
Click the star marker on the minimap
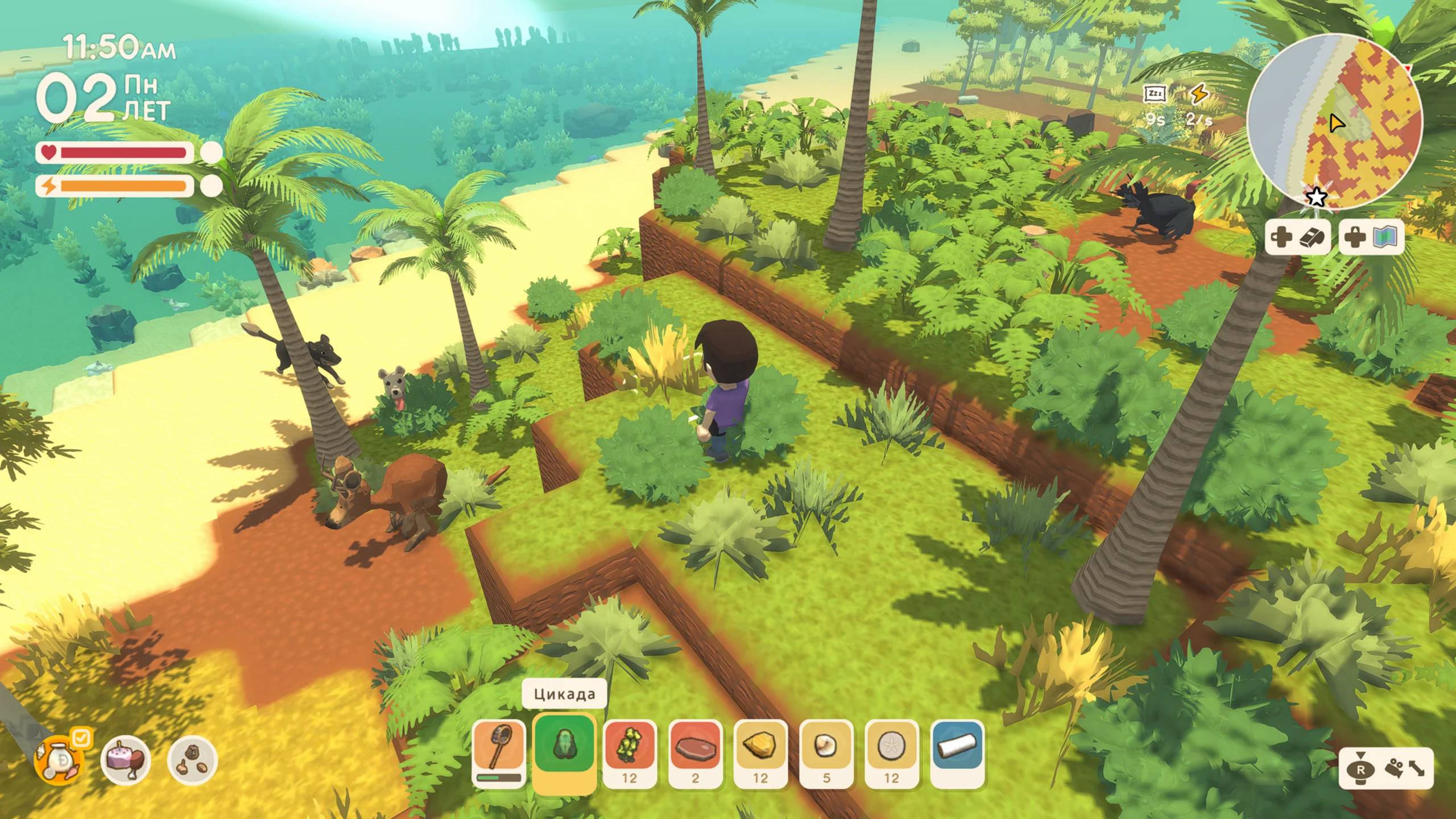(x=1316, y=197)
